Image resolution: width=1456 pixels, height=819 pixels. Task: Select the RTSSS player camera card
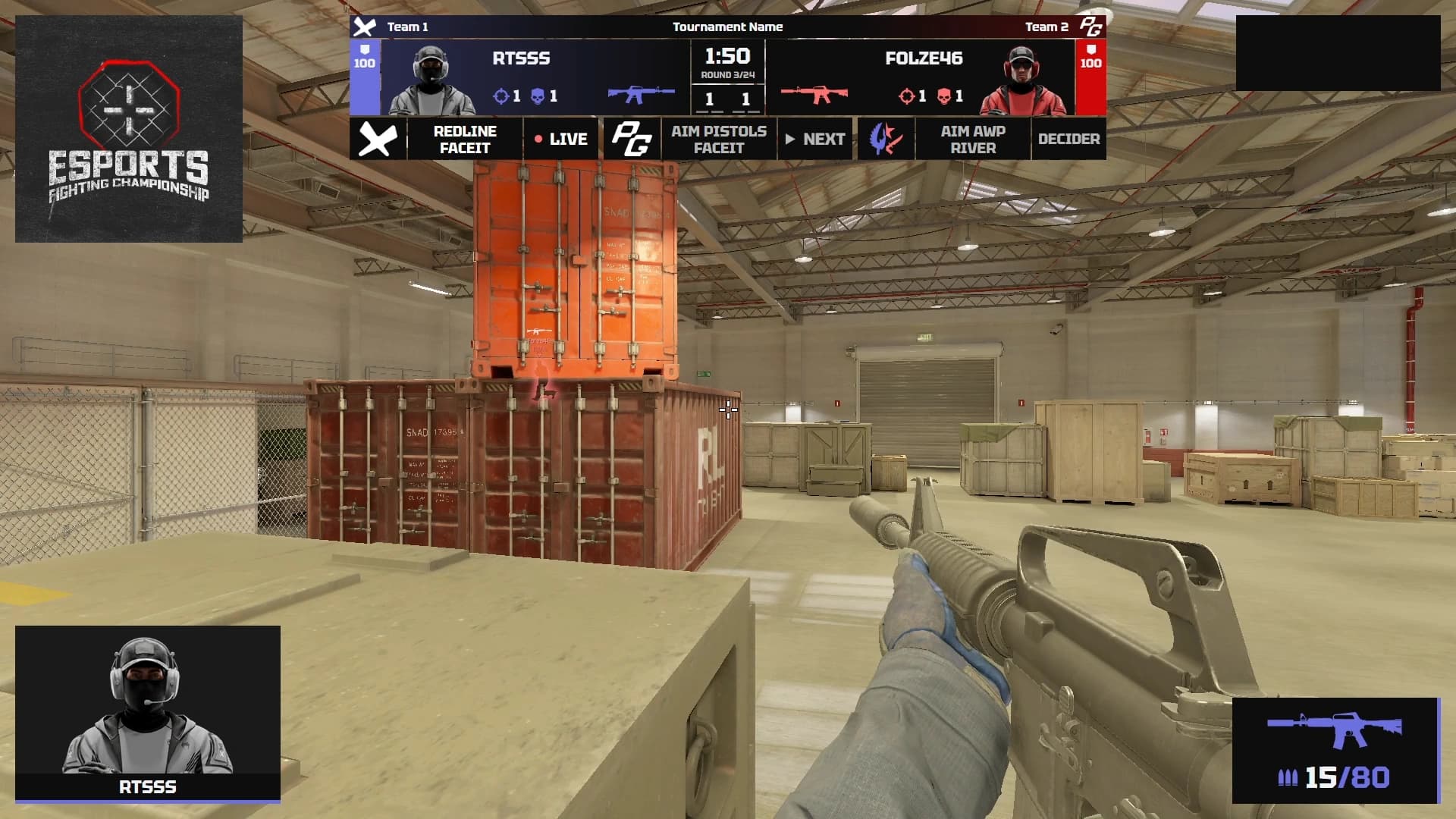(148, 713)
